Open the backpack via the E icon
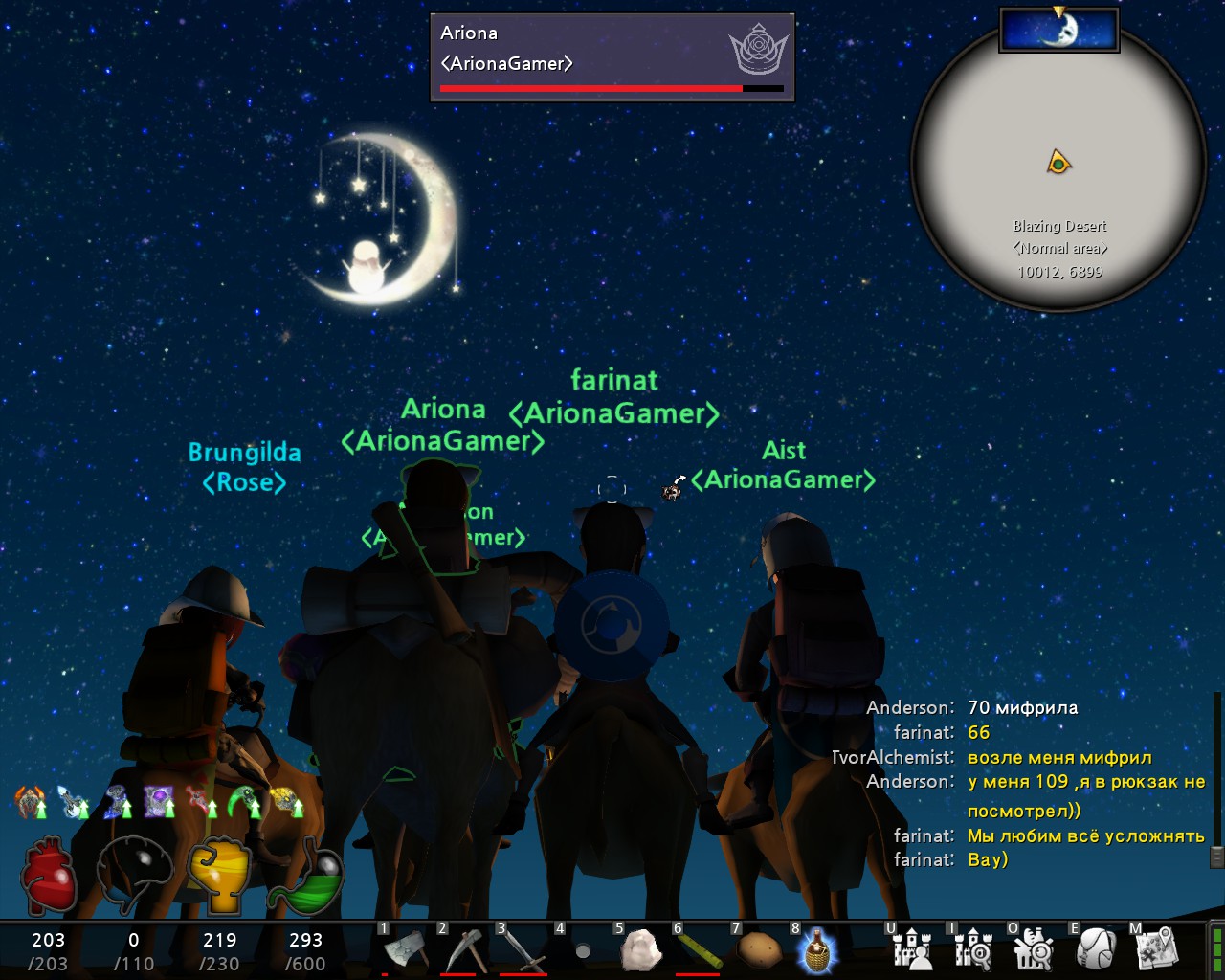 1096,949
